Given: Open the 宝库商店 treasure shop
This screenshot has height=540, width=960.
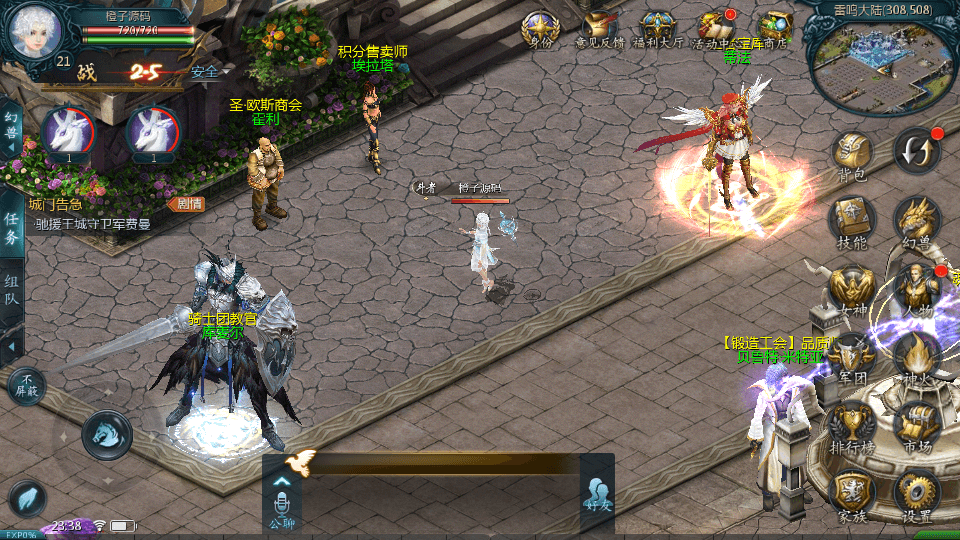Looking at the screenshot, I should point(773,29).
